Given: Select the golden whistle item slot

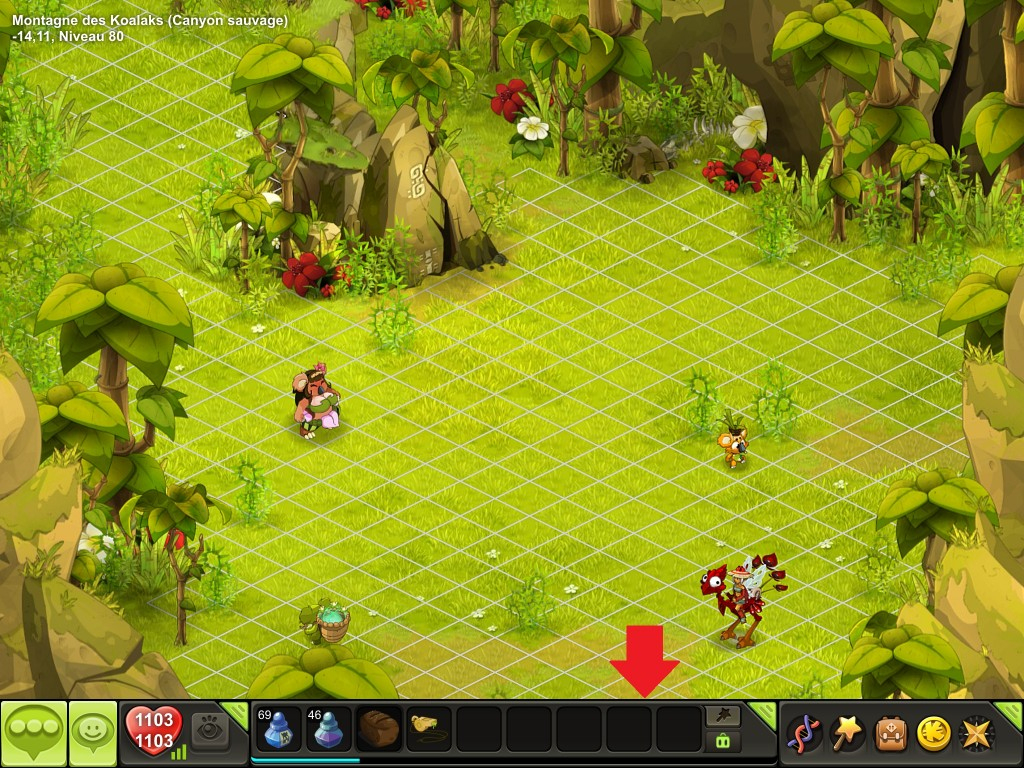Looking at the screenshot, I should point(429,729).
